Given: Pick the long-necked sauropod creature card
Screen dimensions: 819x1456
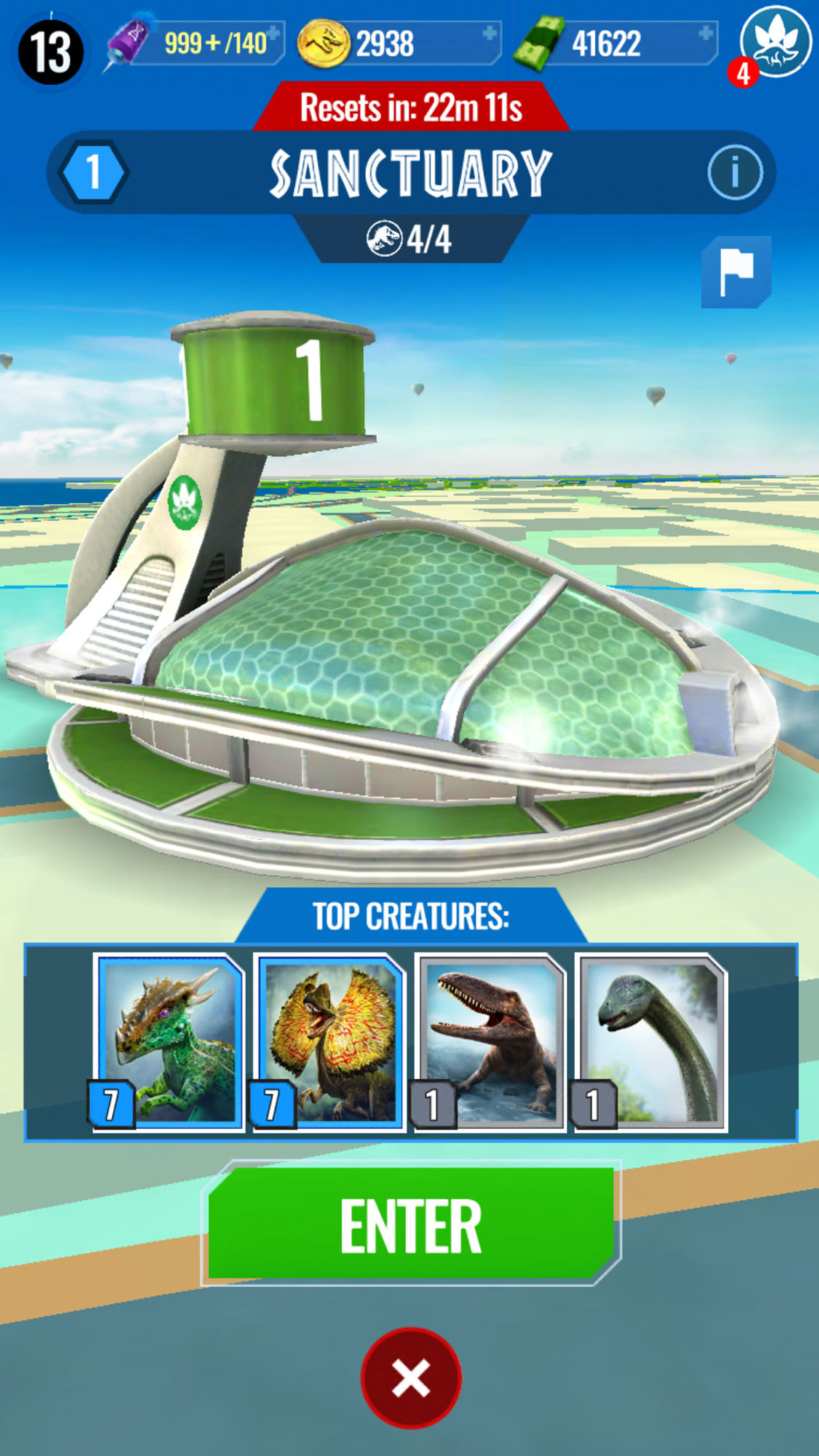Looking at the screenshot, I should coord(651,1042).
